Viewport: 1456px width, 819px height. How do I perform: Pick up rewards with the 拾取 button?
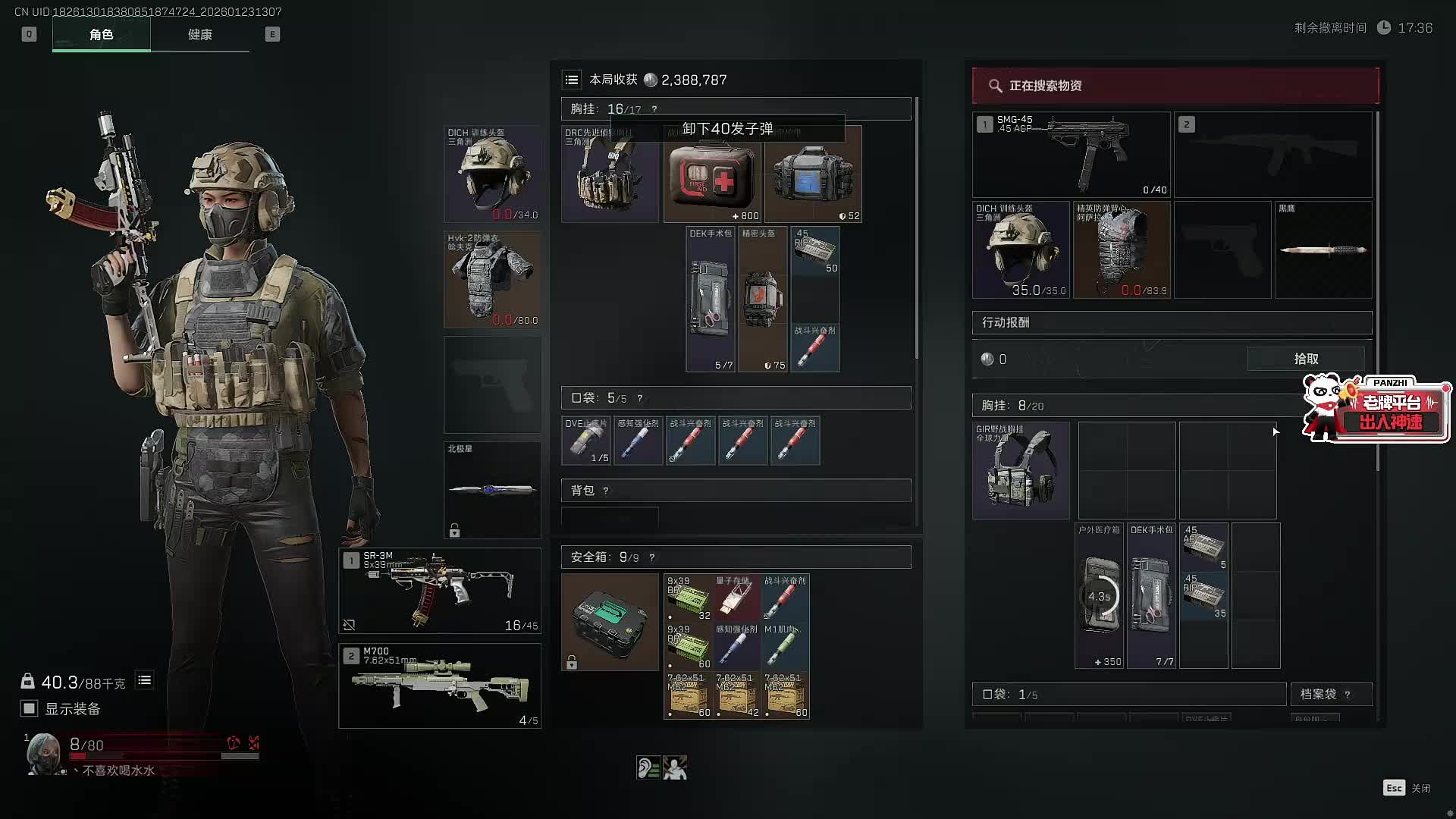pos(1305,359)
